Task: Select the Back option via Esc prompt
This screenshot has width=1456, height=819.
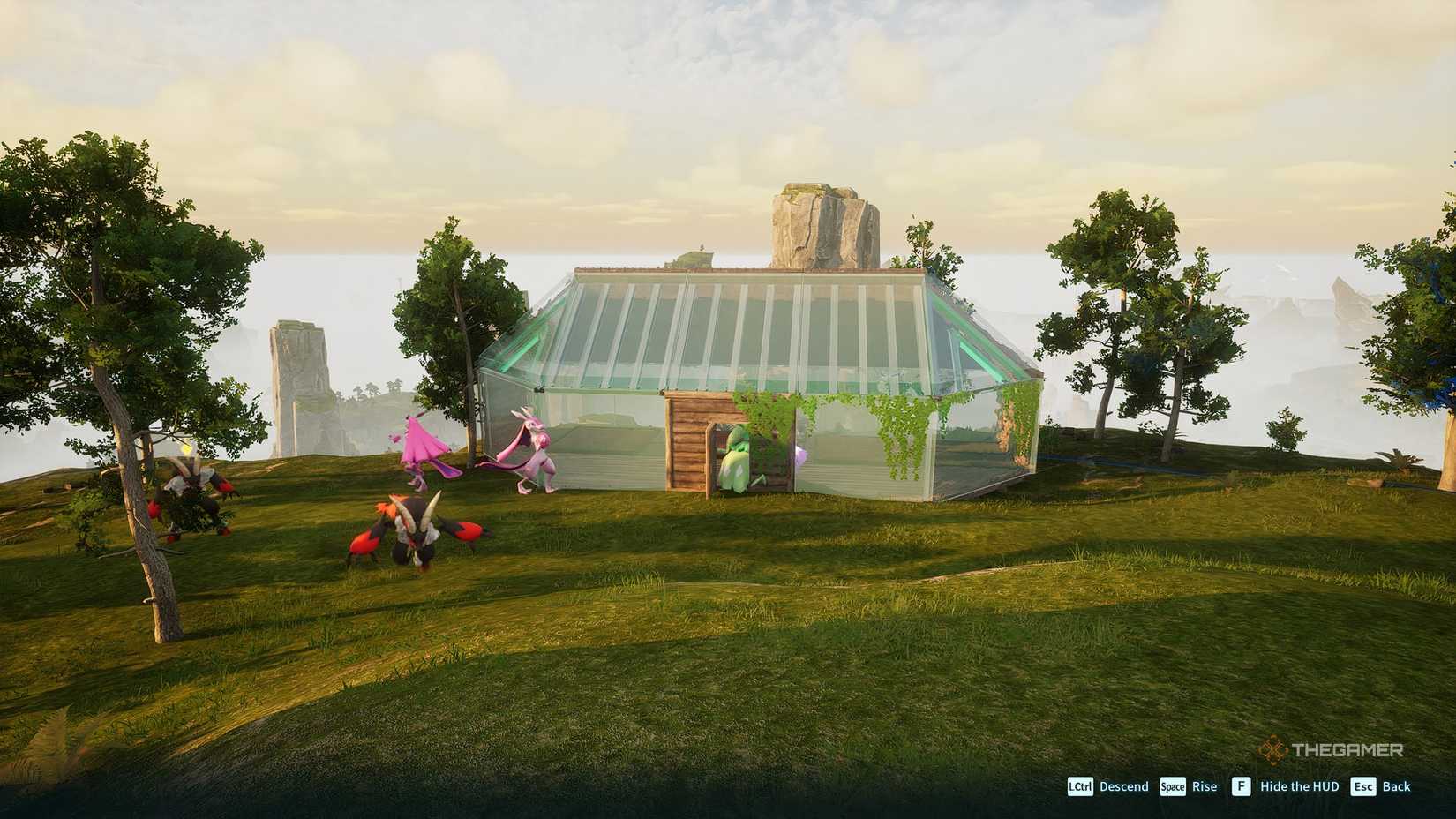Action: click(1364, 786)
